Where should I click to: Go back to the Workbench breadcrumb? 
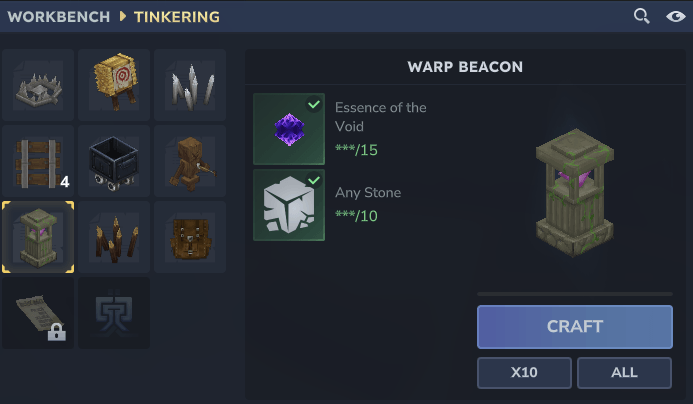pyautogui.click(x=59, y=17)
